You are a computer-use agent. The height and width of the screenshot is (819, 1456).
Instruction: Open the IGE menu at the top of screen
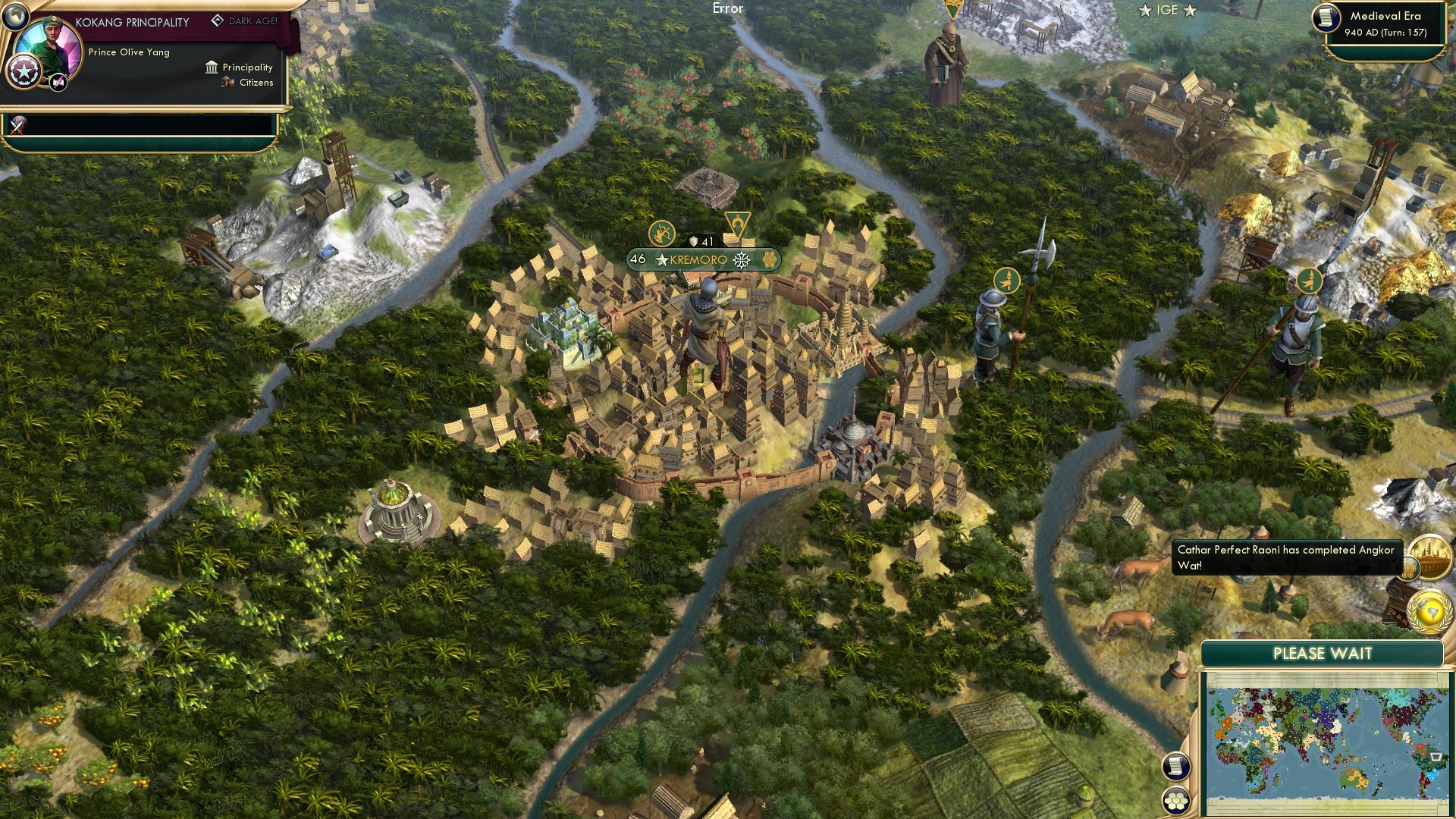tap(1166, 11)
